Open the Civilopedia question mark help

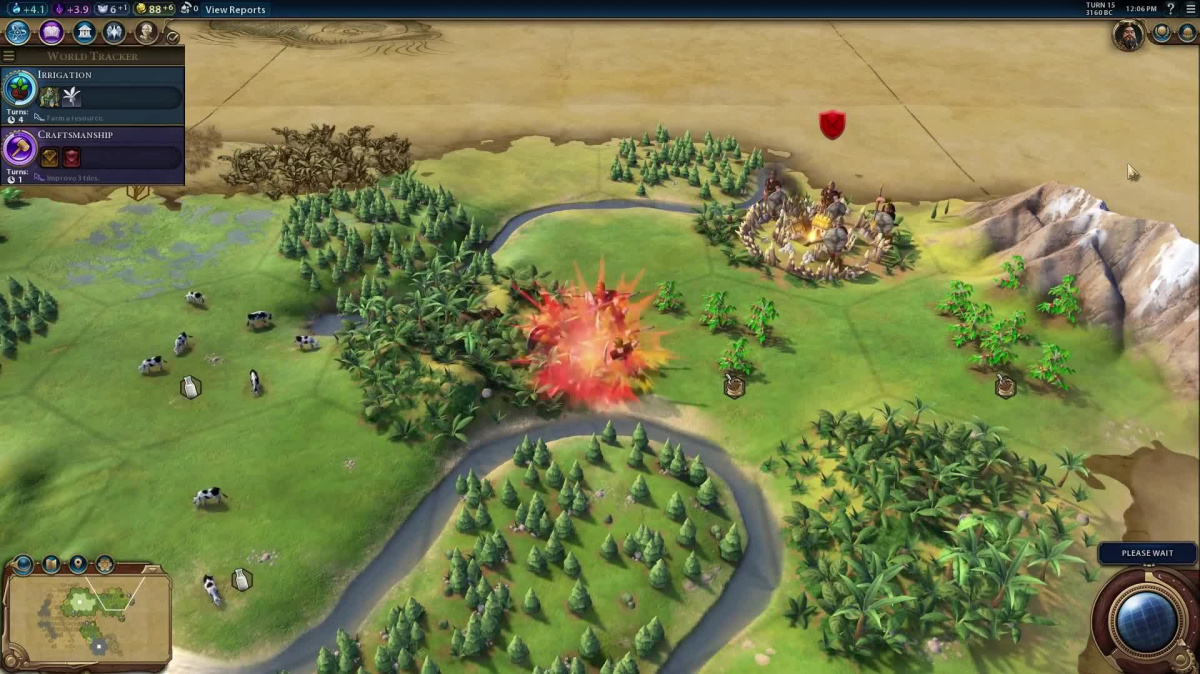point(1170,9)
